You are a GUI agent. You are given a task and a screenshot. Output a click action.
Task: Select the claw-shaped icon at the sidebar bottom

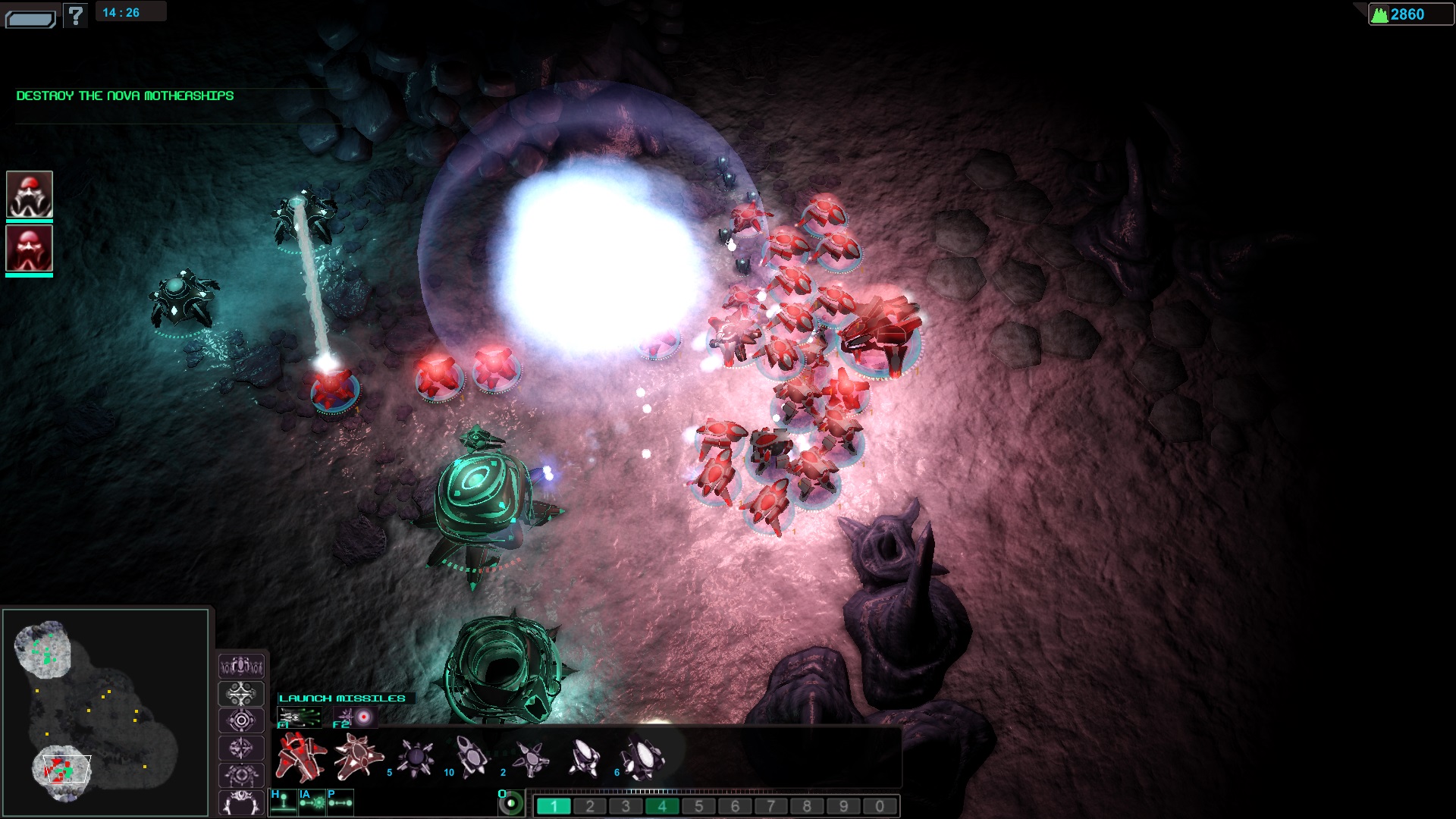[241, 801]
